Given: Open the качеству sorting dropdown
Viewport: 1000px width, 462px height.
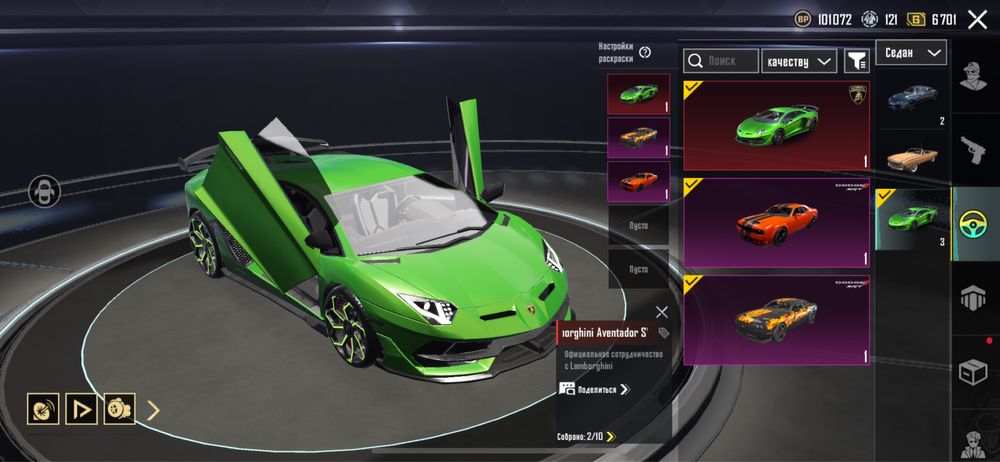Looking at the screenshot, I should tap(798, 61).
